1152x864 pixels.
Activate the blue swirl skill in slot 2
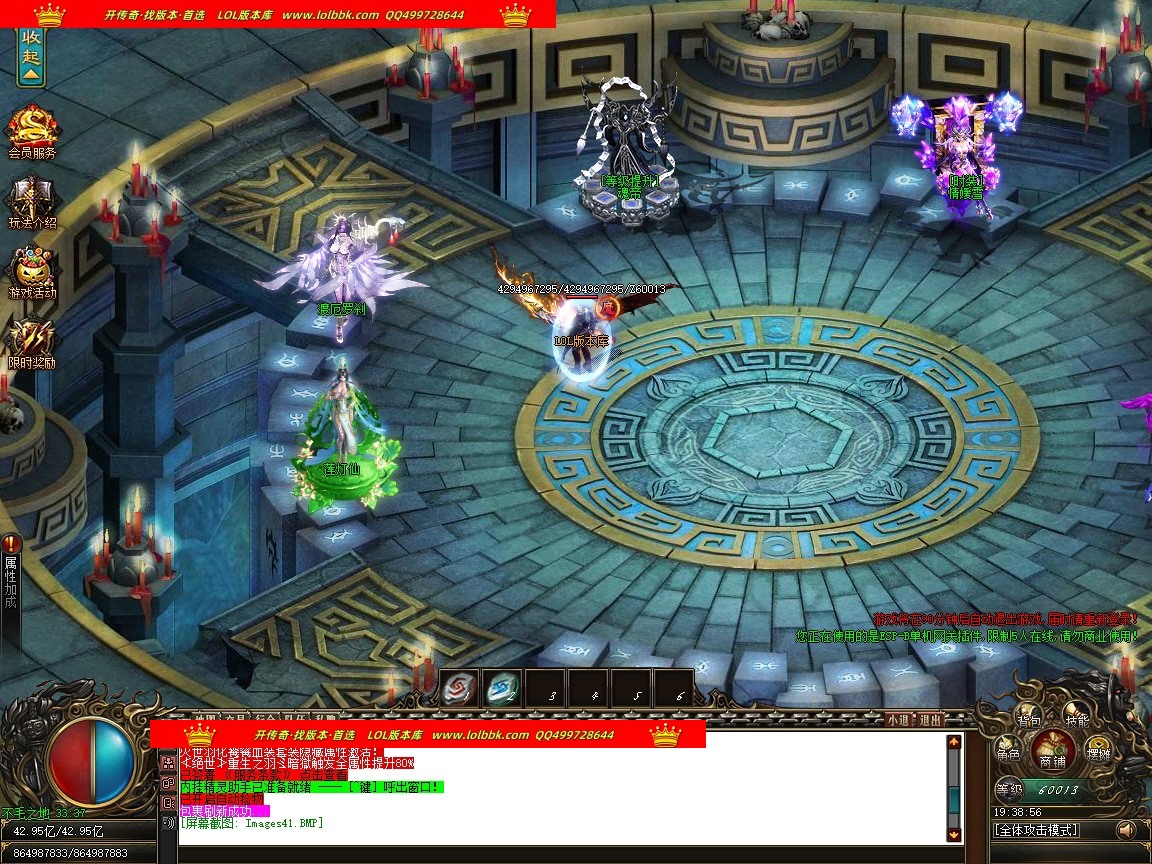[x=501, y=688]
